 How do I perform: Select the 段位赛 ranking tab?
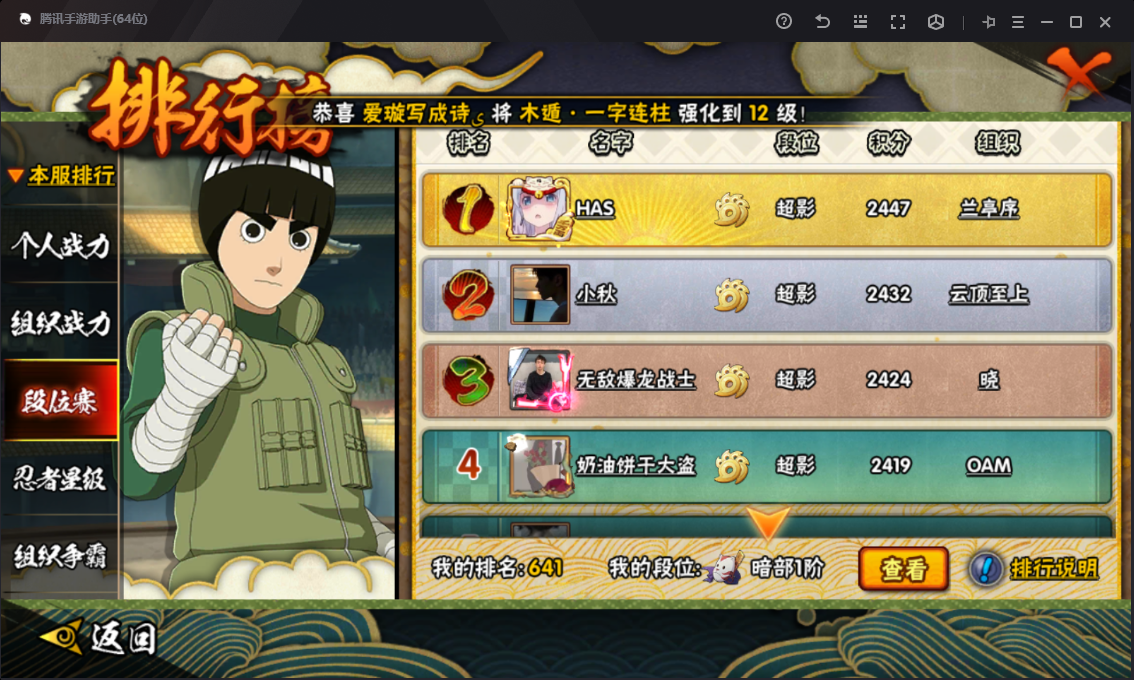(x=60, y=401)
